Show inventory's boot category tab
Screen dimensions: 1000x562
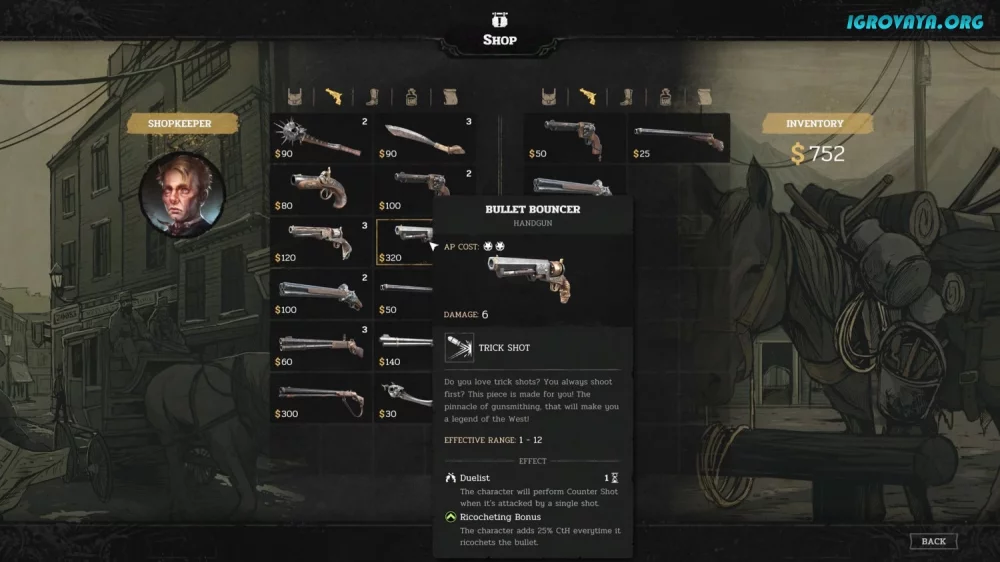pos(627,97)
